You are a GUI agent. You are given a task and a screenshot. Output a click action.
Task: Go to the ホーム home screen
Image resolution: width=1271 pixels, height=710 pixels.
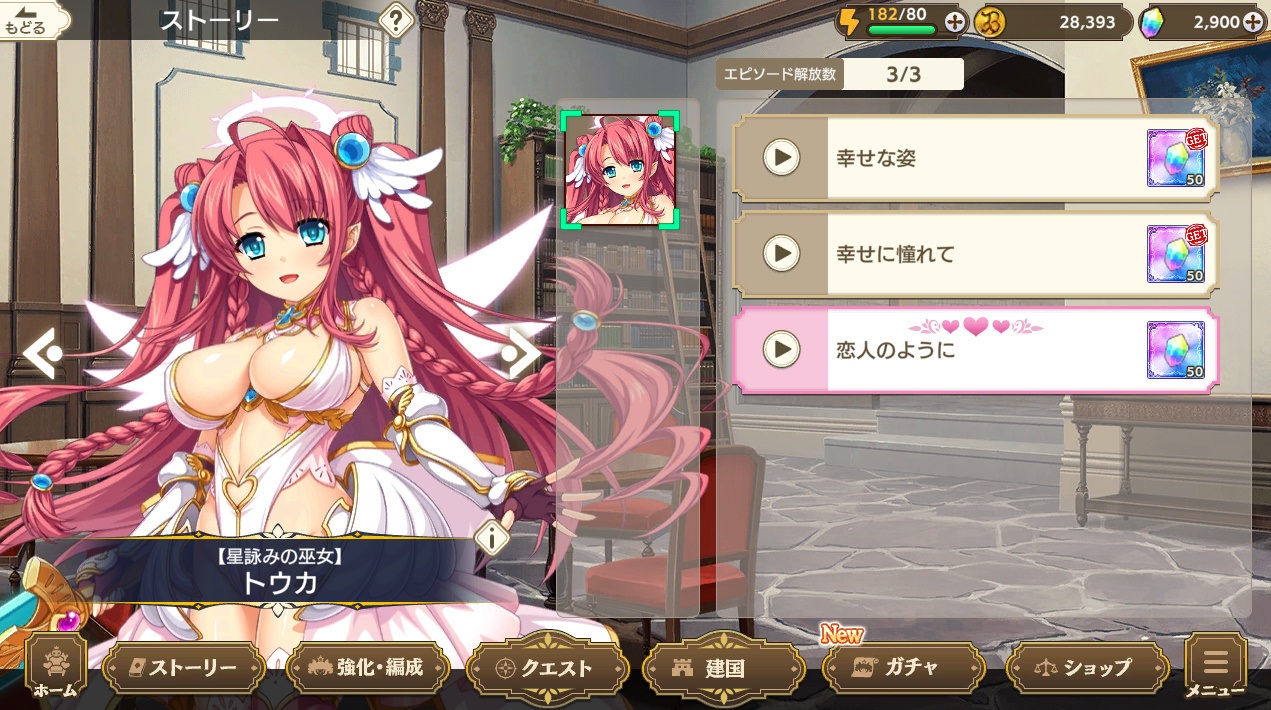(55, 668)
